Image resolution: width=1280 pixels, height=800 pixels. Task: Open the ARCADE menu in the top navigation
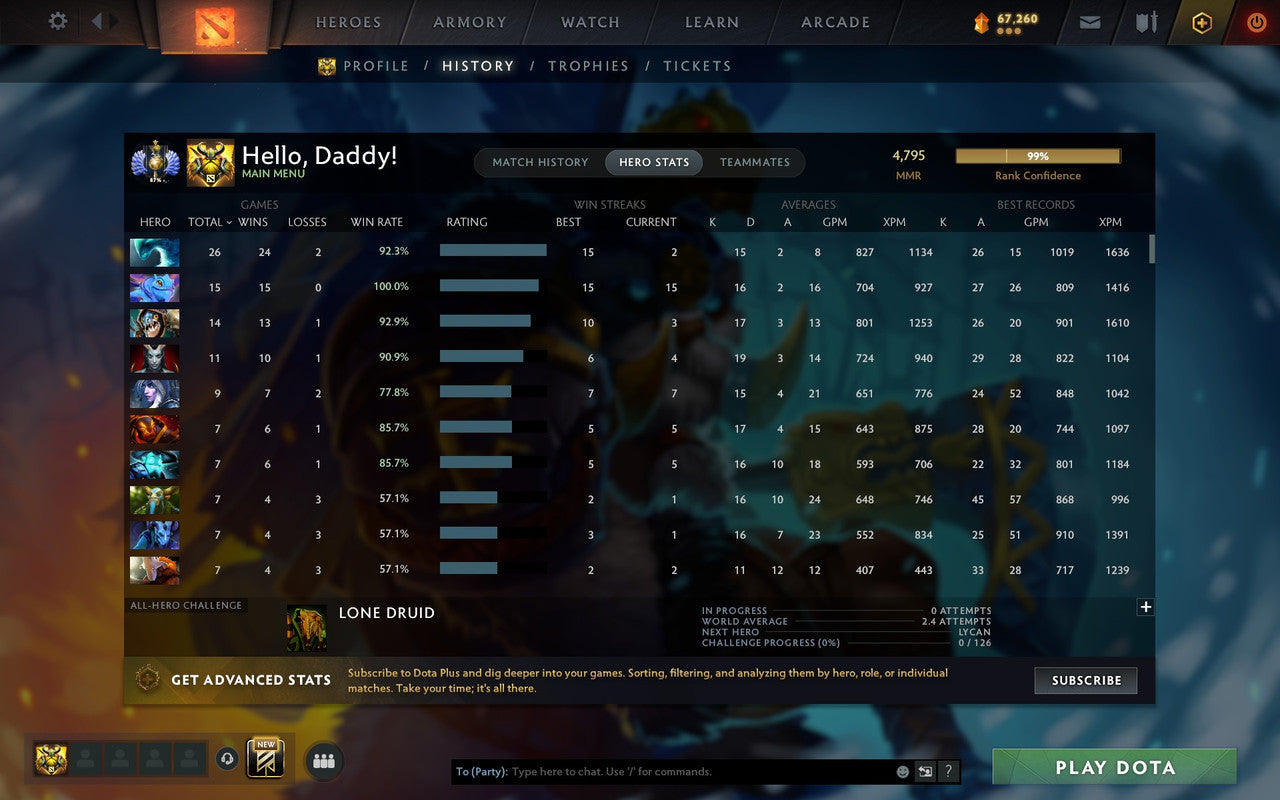(836, 22)
